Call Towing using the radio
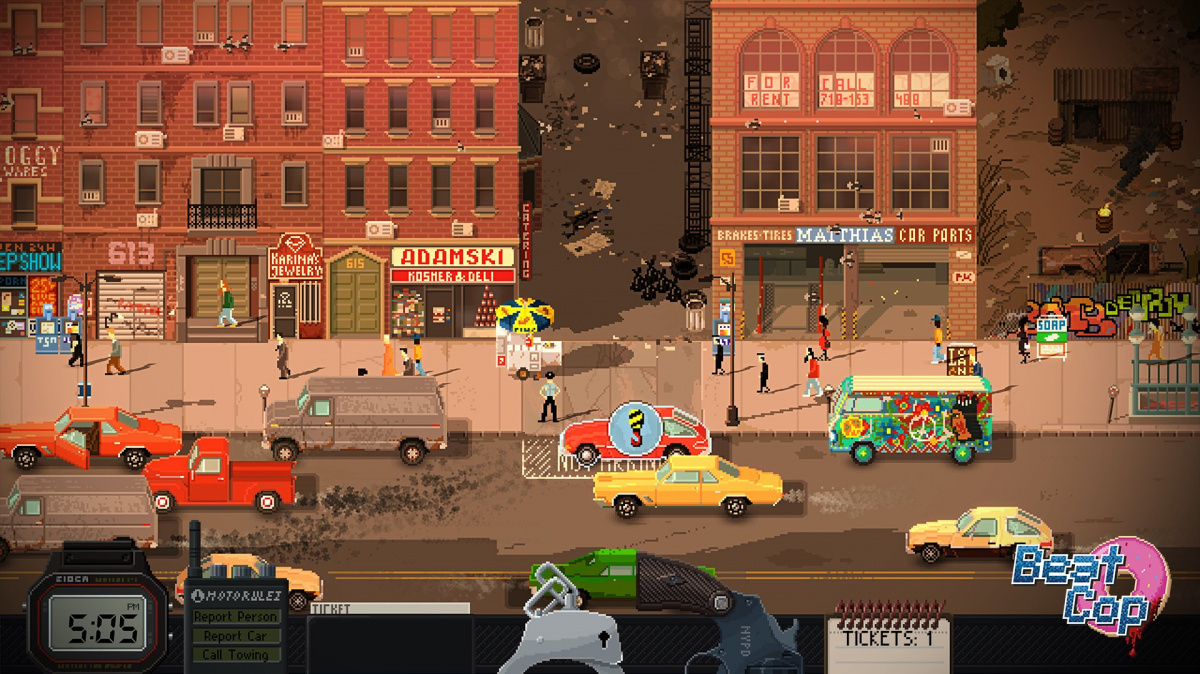The height and width of the screenshot is (674, 1200). click(x=236, y=655)
